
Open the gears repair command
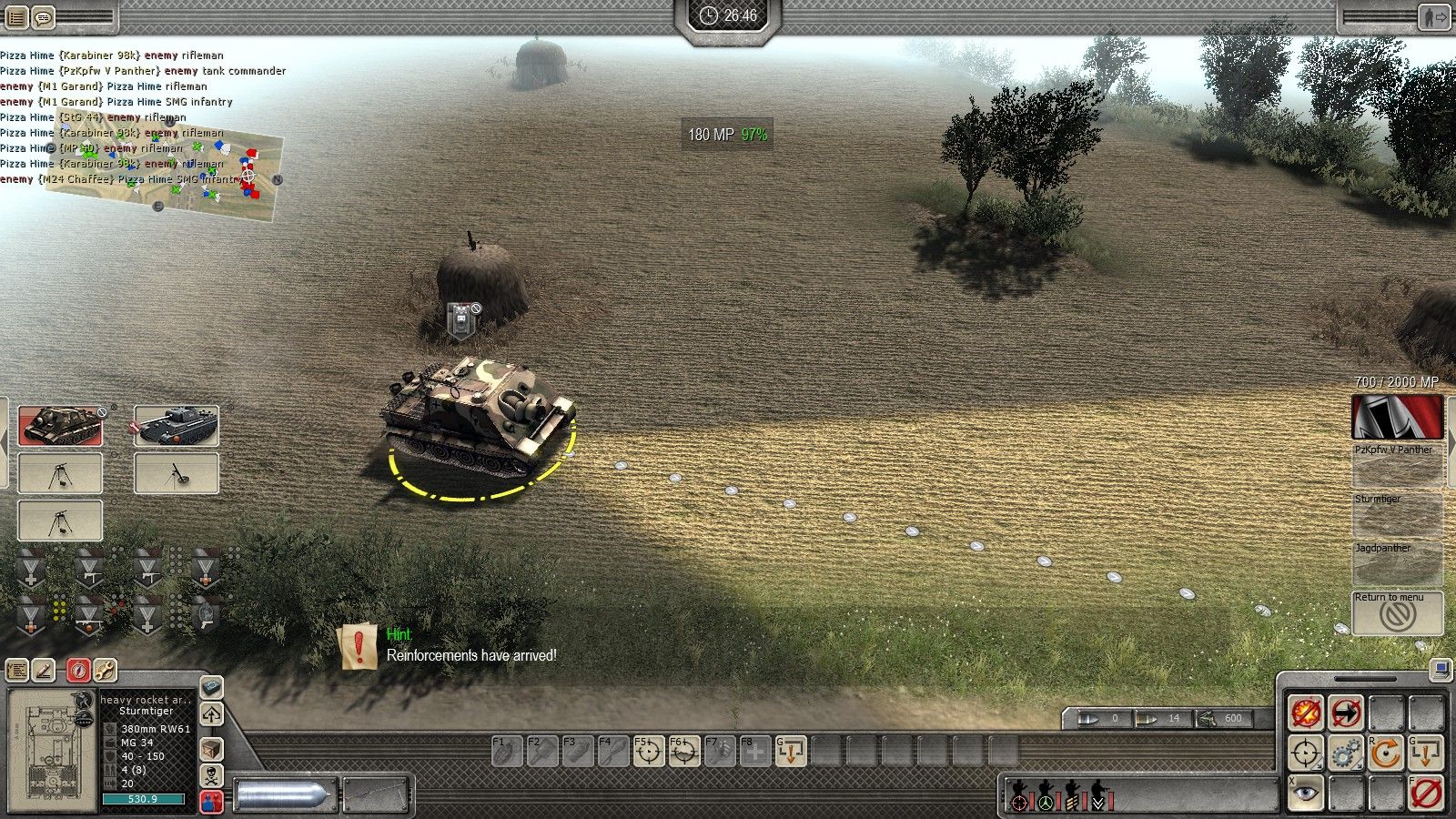[1346, 753]
